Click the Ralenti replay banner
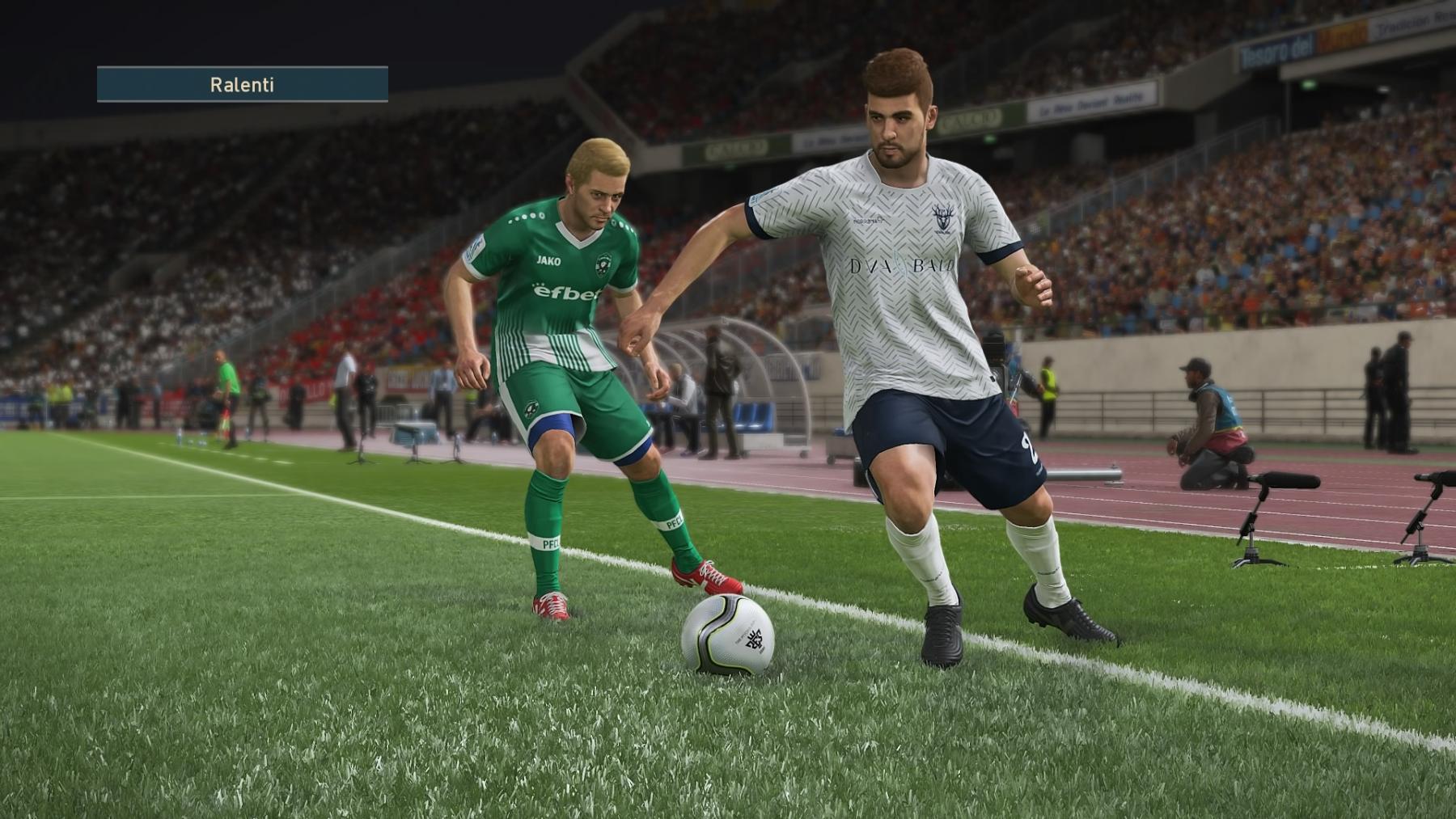 pyautogui.click(x=242, y=84)
